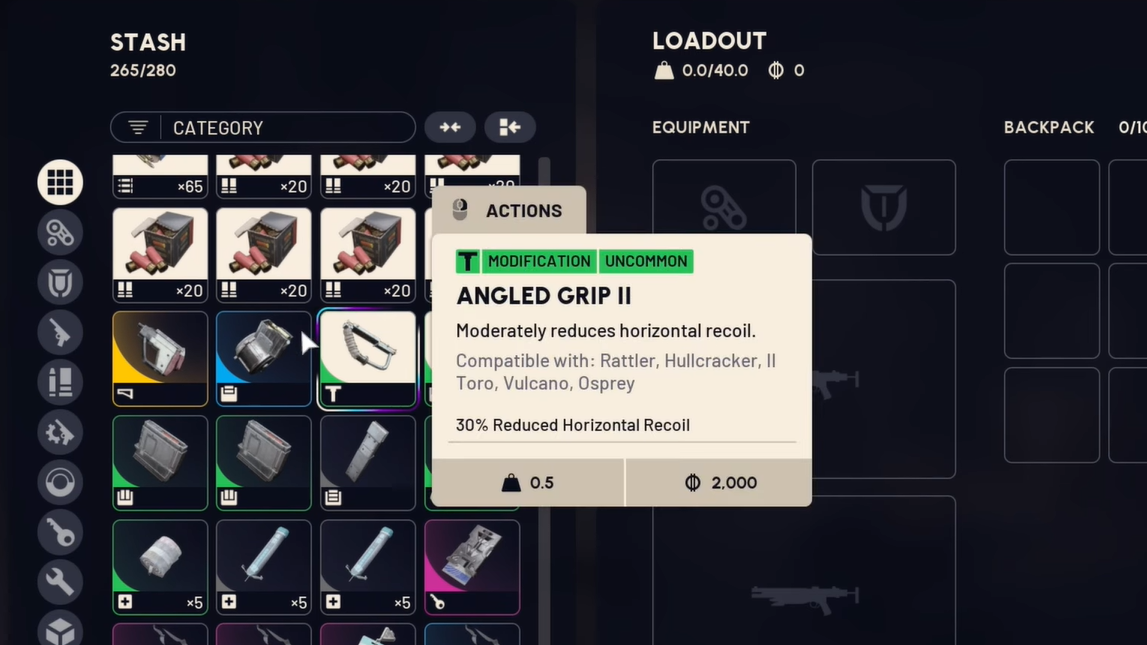
Task: Filter stash by the chain-link augment icon
Action: (60, 232)
